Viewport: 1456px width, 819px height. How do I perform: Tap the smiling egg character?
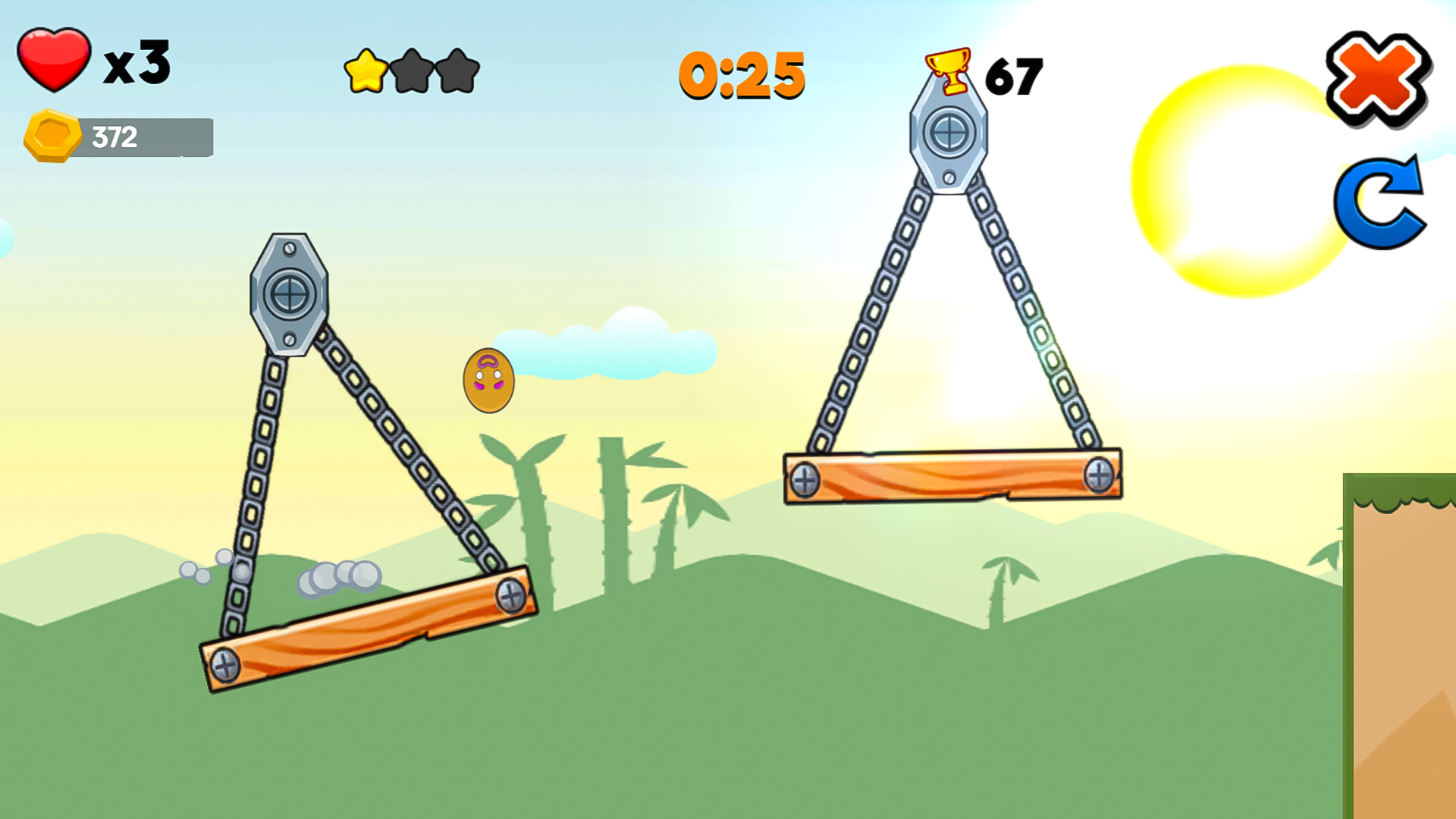489,379
